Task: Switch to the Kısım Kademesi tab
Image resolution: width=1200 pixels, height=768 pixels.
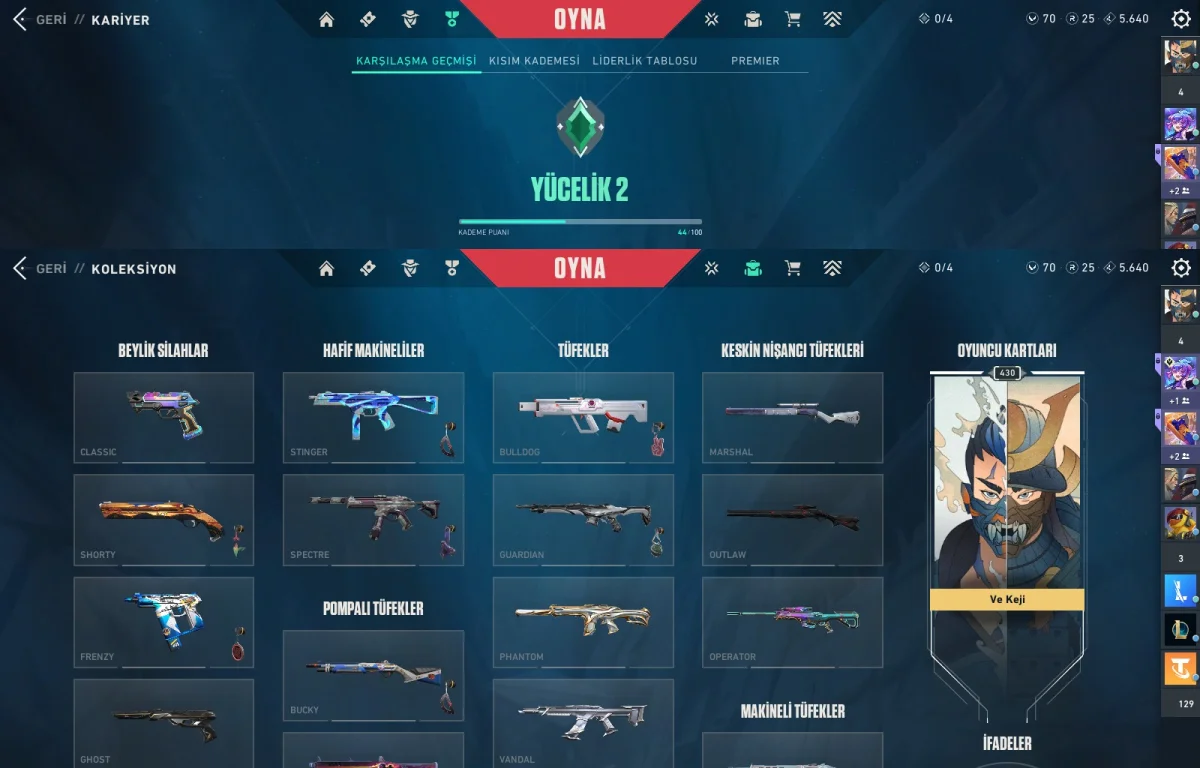Action: pyautogui.click(x=534, y=61)
